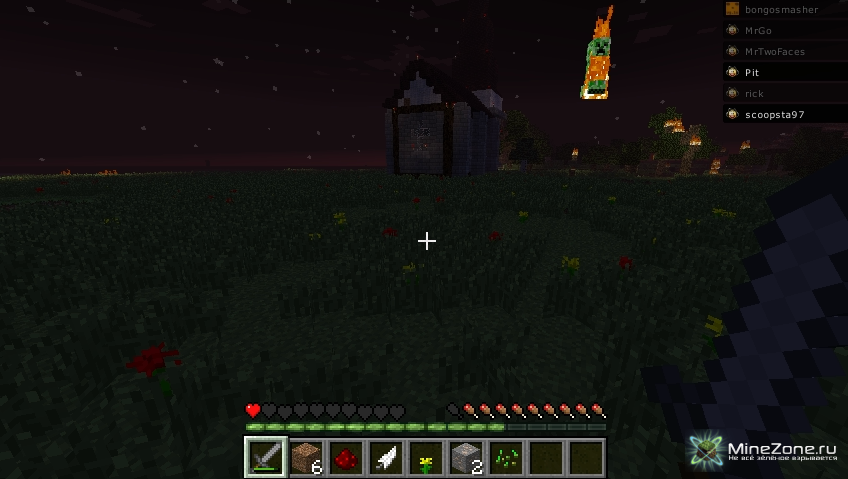The height and width of the screenshot is (479, 848).
Task: Click bongosmasher in the player list
Action: tap(781, 10)
